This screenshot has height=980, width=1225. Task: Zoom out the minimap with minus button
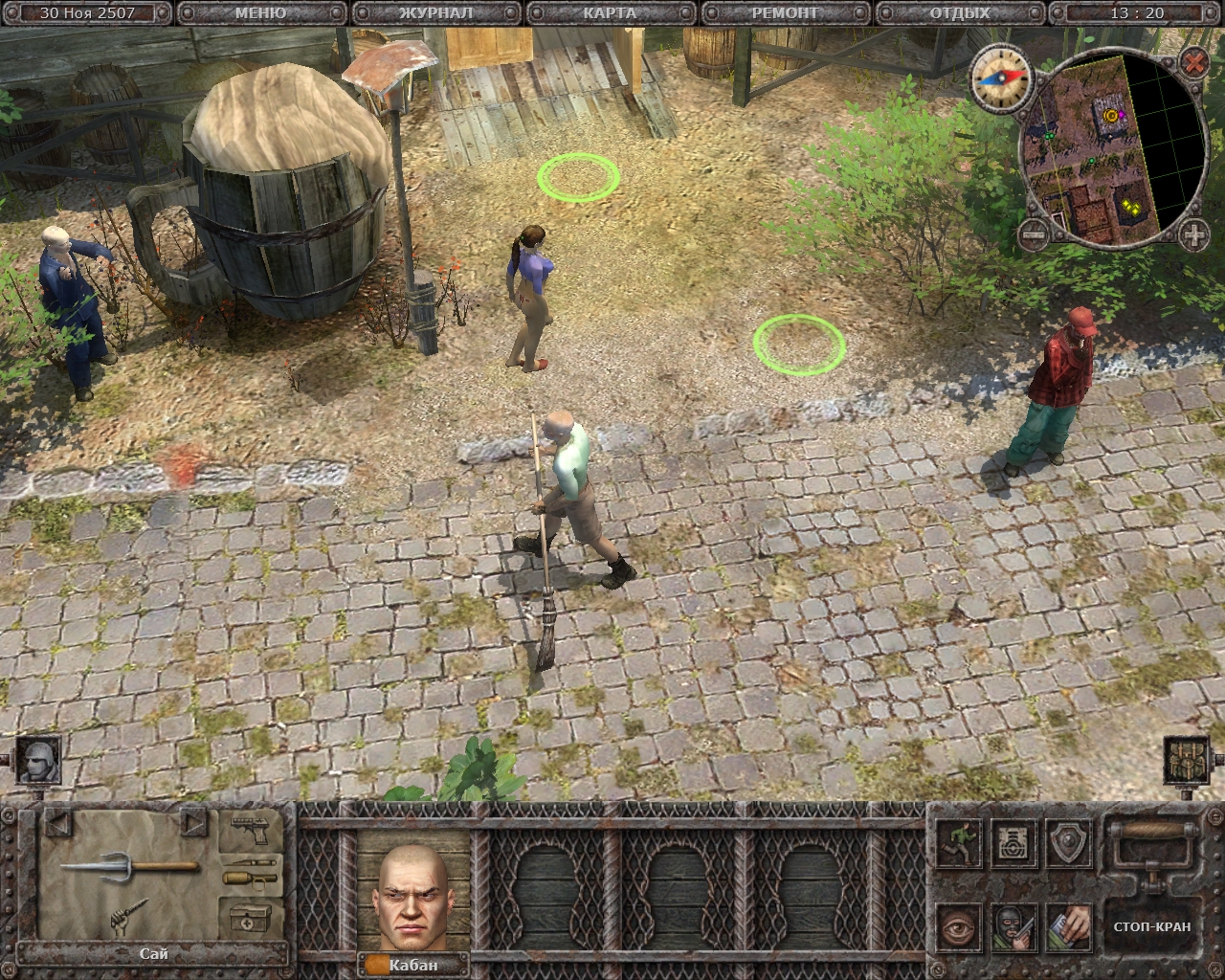pyautogui.click(x=1033, y=233)
